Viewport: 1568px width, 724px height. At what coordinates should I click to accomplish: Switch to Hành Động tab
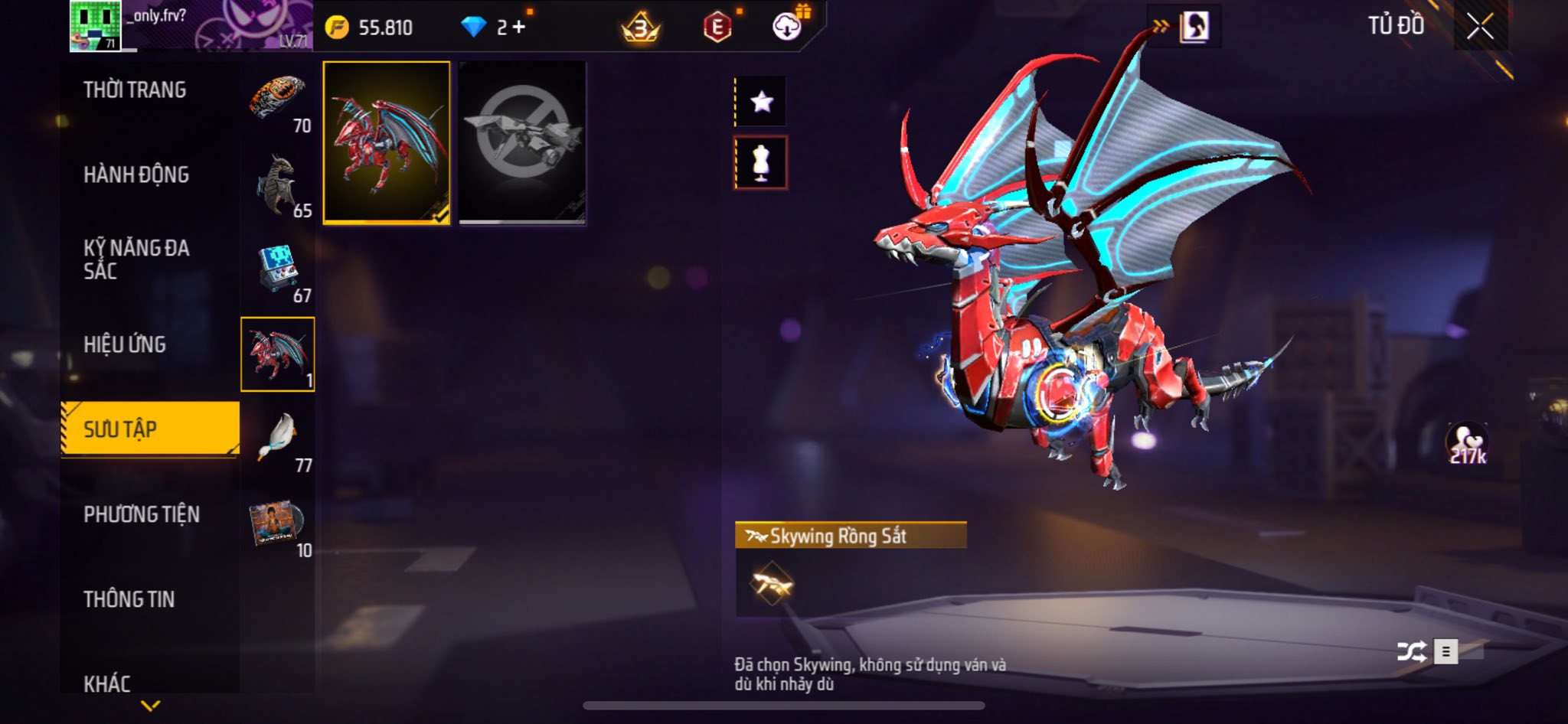click(136, 174)
